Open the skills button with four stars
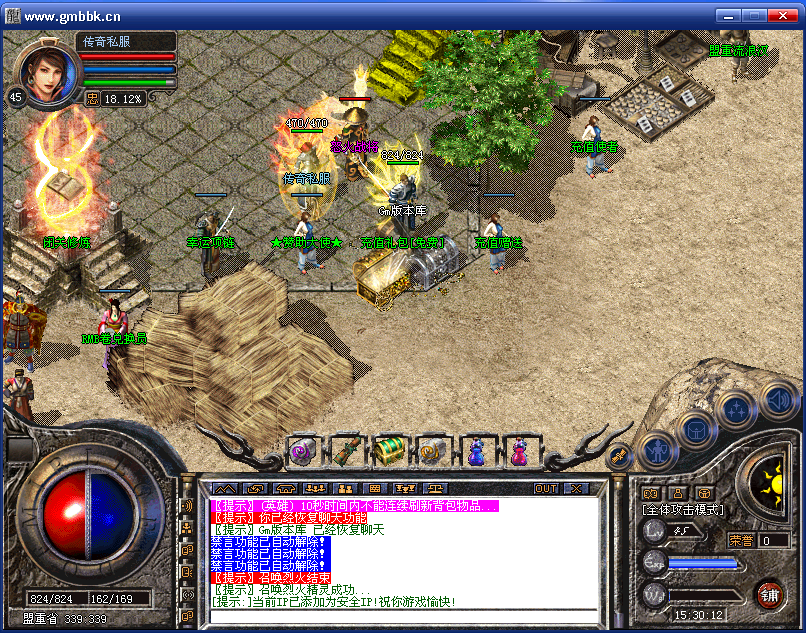Viewport: 806px width, 633px height. point(736,407)
